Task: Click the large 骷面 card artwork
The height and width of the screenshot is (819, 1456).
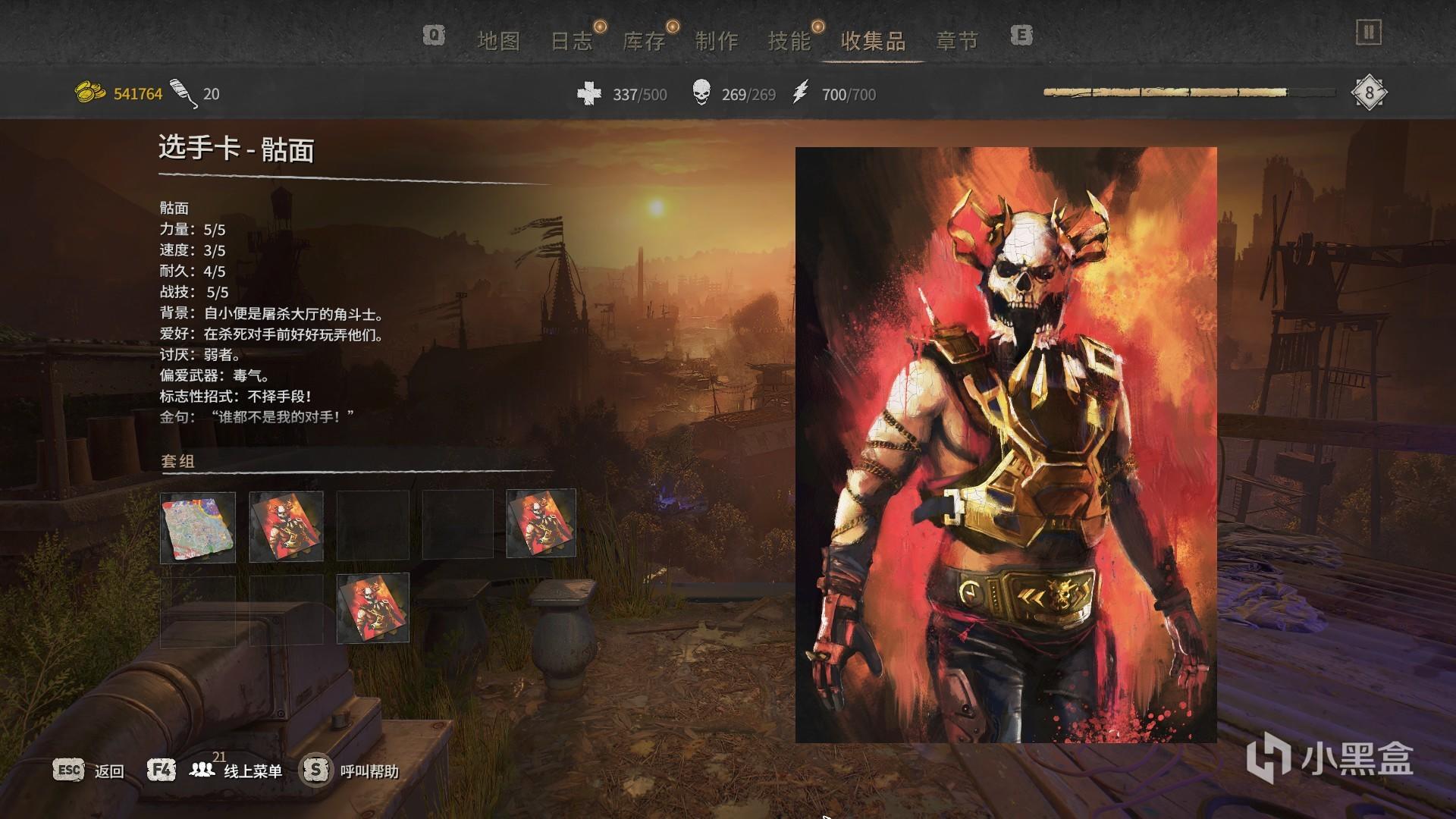Action: coord(1006,445)
